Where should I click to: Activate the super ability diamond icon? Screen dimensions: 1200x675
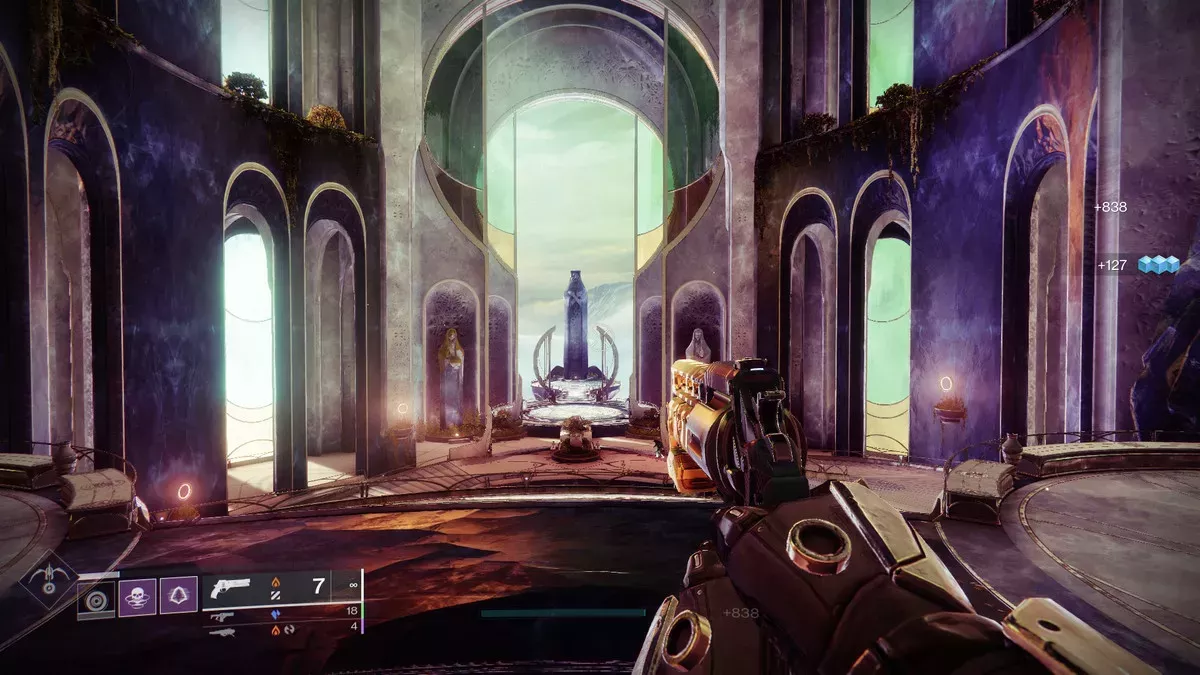pos(49,581)
